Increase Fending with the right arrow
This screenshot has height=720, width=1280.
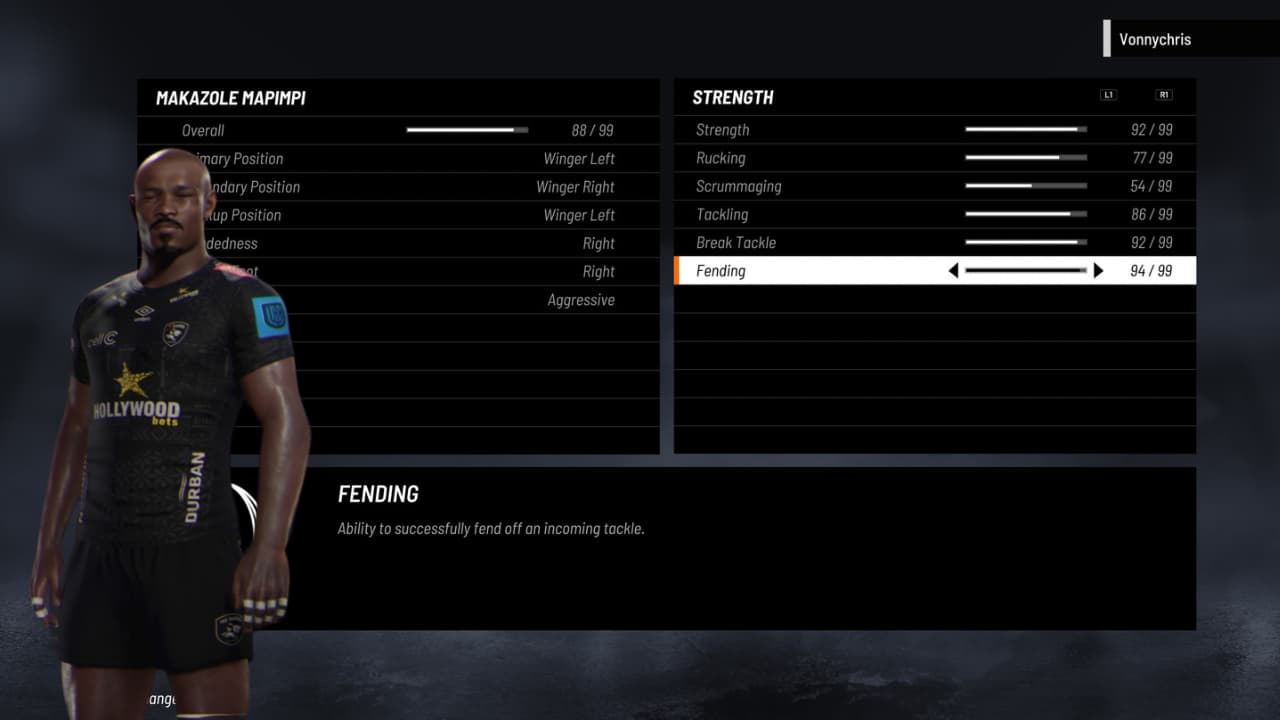click(x=1098, y=271)
